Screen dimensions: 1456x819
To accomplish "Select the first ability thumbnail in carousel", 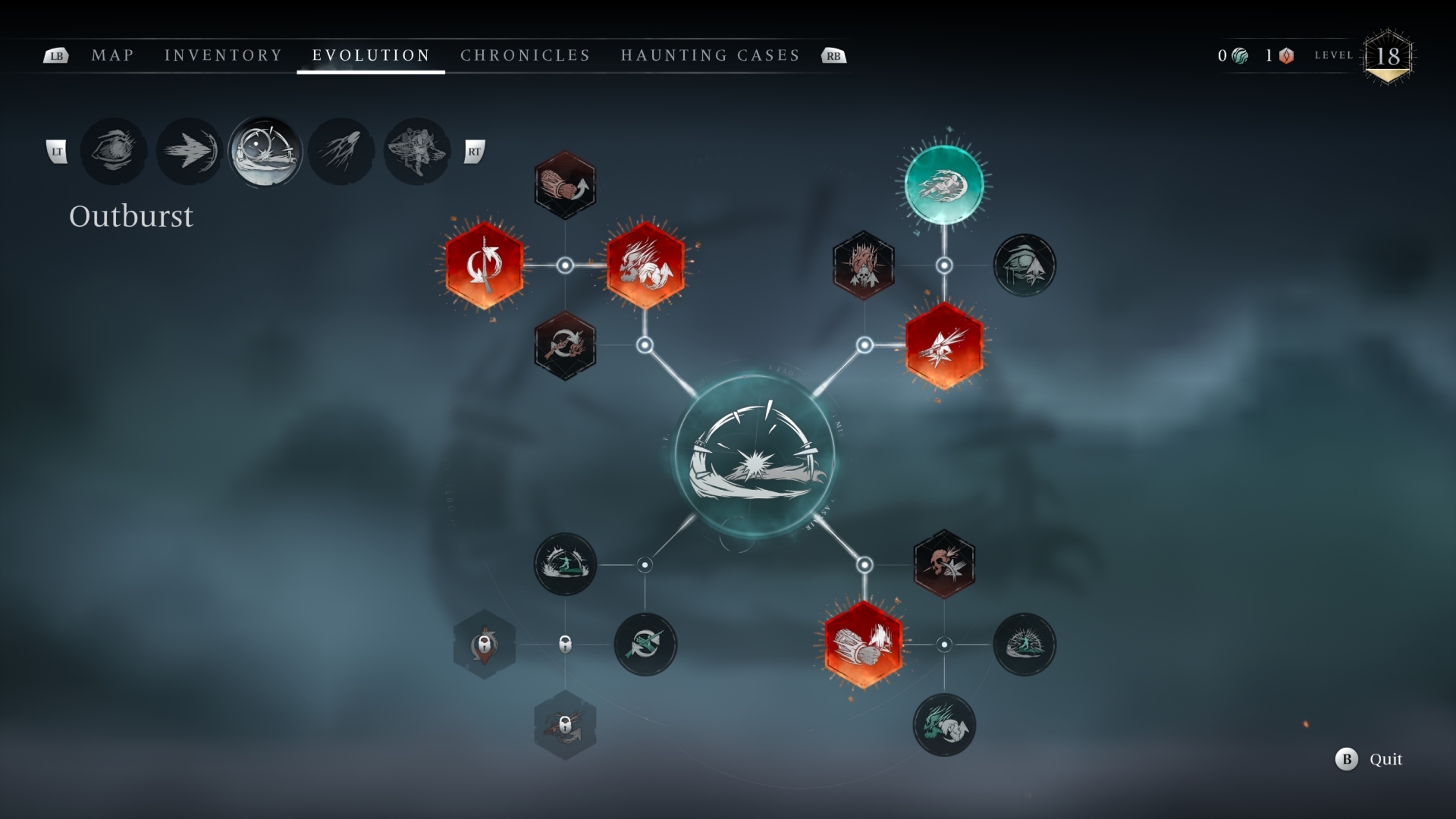I will click(114, 151).
